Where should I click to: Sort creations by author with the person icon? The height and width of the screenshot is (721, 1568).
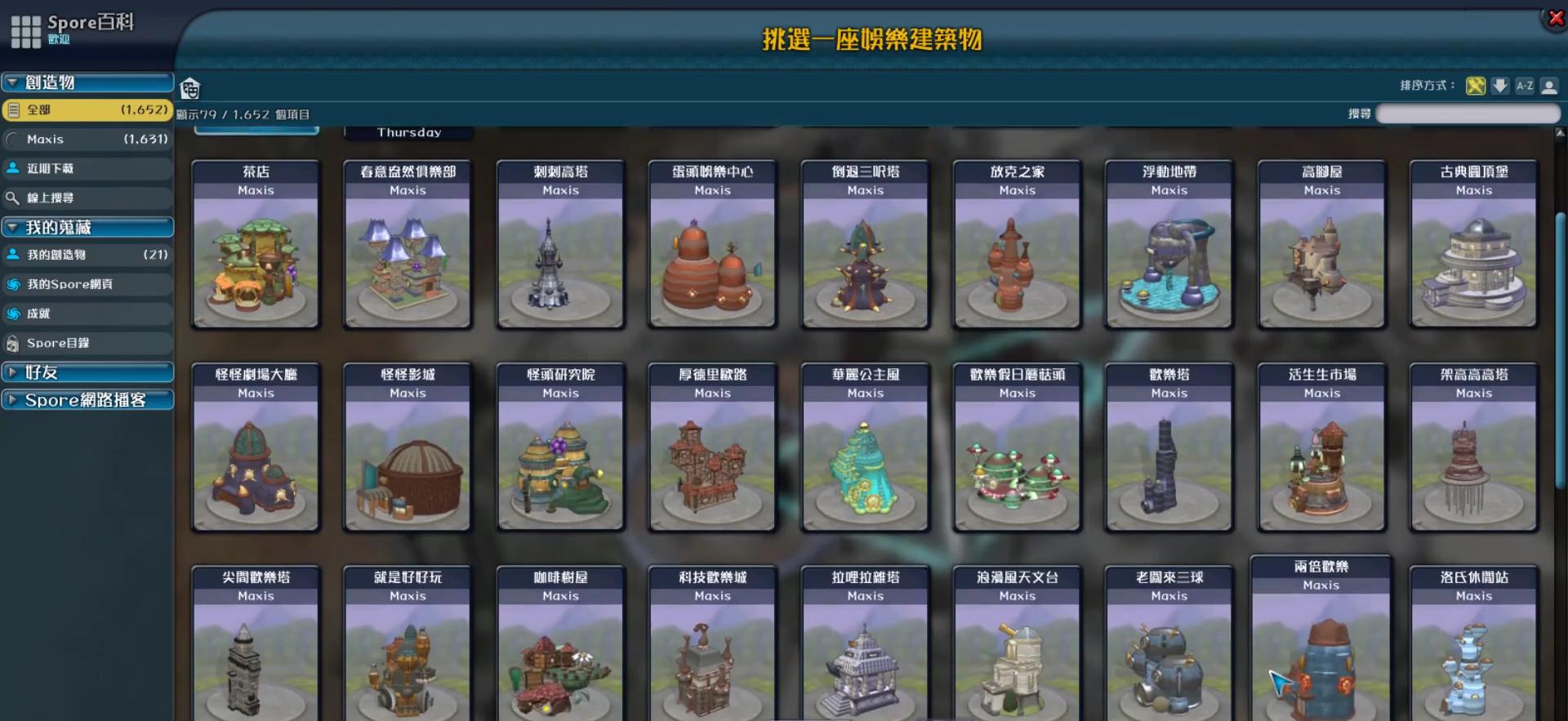(x=1550, y=85)
